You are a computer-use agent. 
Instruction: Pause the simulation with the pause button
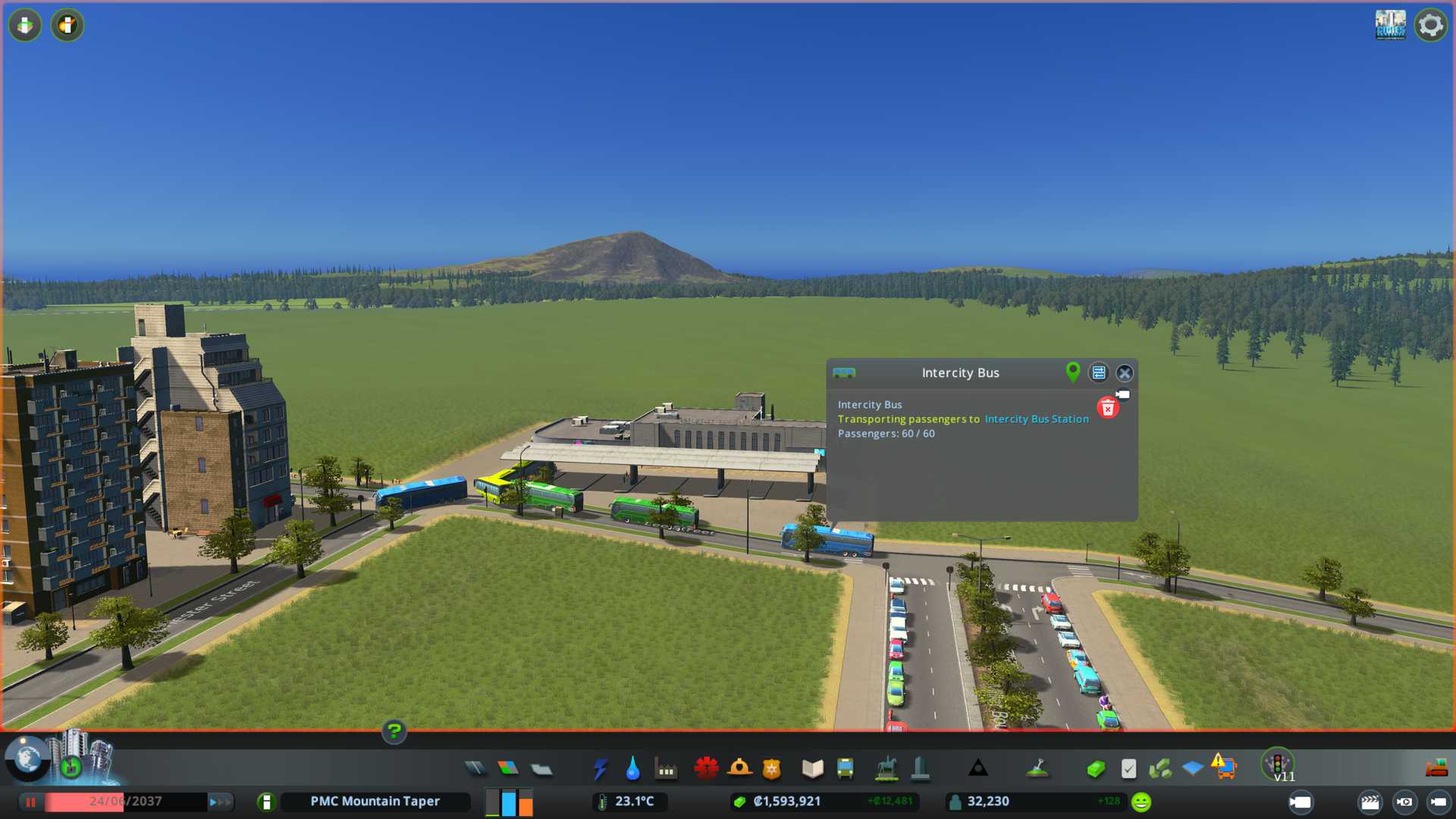tap(31, 802)
